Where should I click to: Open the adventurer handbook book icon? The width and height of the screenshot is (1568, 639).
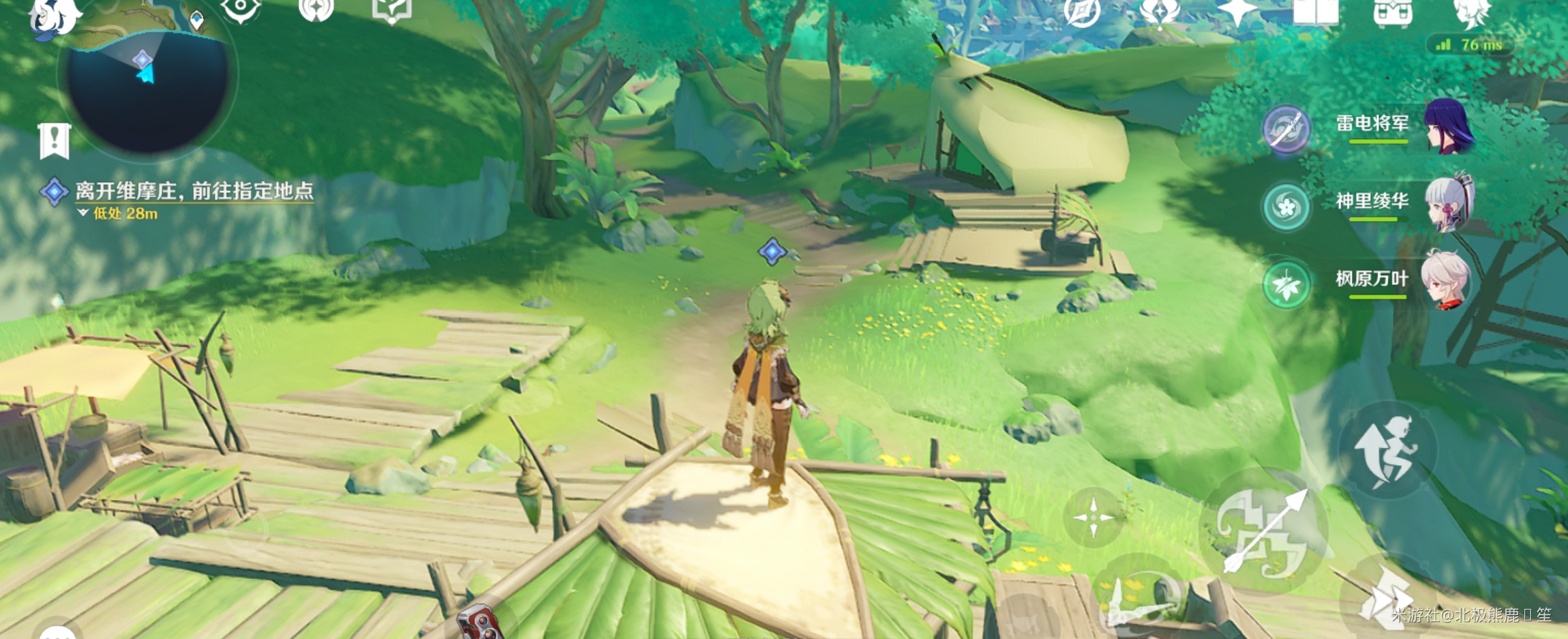tap(1315, 12)
